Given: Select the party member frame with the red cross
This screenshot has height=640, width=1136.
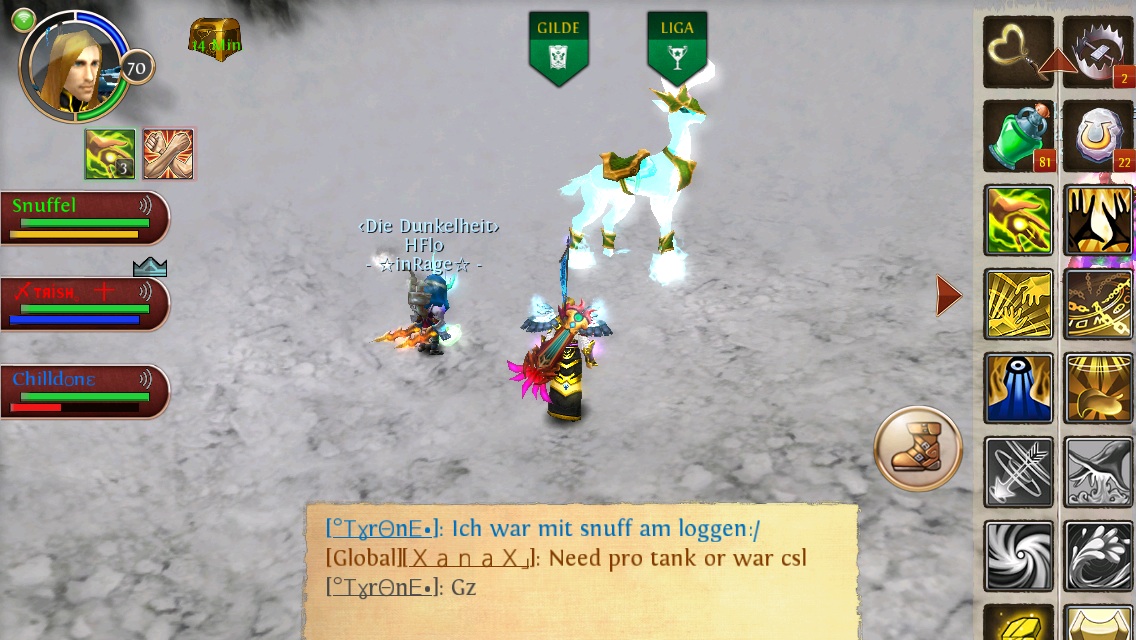Looking at the screenshot, I should 84,304.
